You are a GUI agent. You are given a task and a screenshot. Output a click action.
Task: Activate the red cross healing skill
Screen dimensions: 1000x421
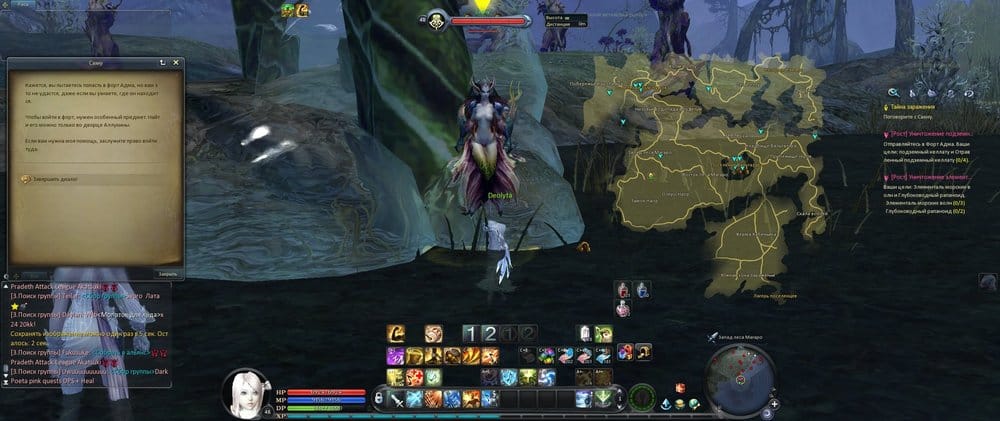pos(414,377)
